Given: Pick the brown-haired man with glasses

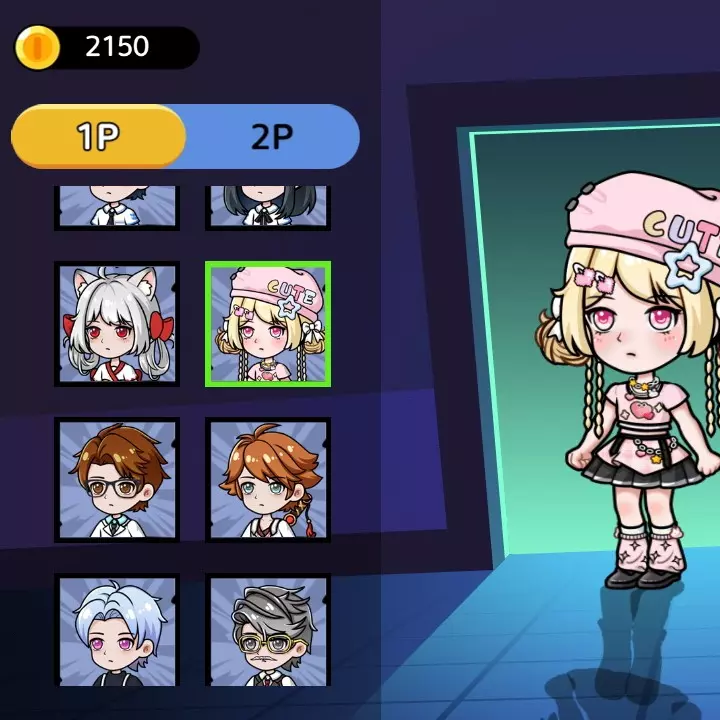Looking at the screenshot, I should coord(117,480).
